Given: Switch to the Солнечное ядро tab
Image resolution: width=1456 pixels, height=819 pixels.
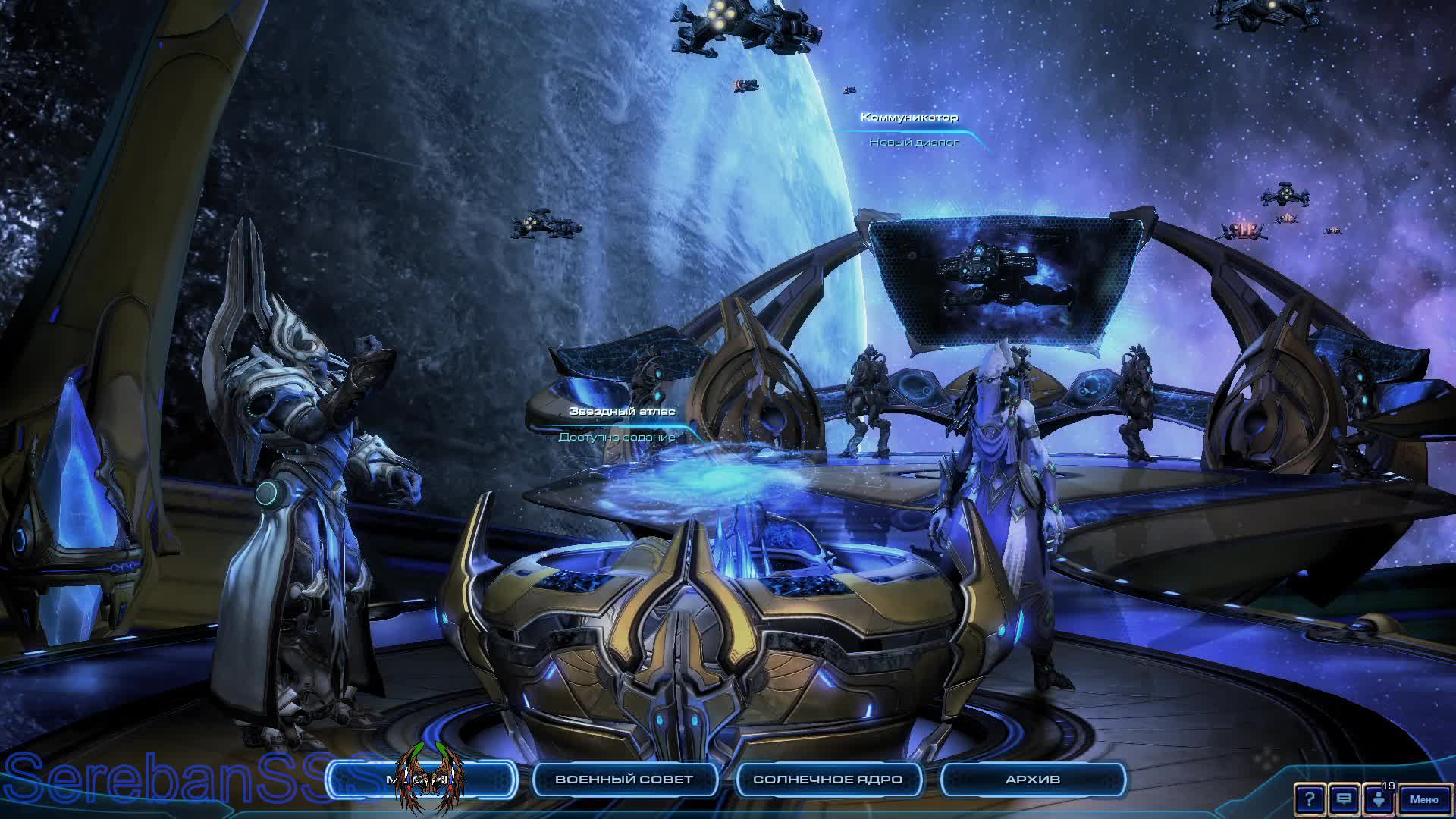Looking at the screenshot, I should [x=827, y=780].
